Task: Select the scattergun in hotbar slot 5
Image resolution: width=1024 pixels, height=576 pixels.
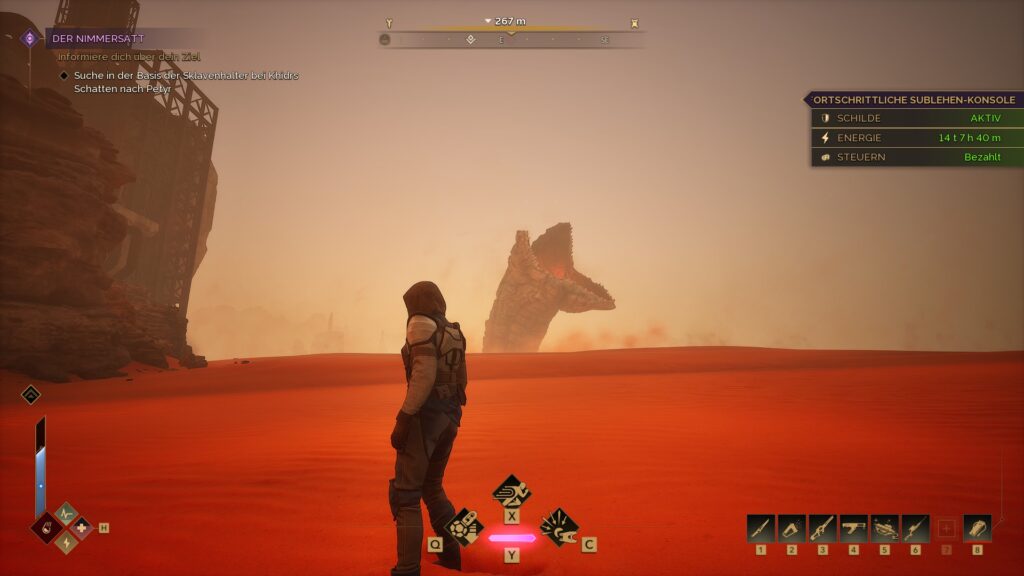Action: tap(885, 528)
